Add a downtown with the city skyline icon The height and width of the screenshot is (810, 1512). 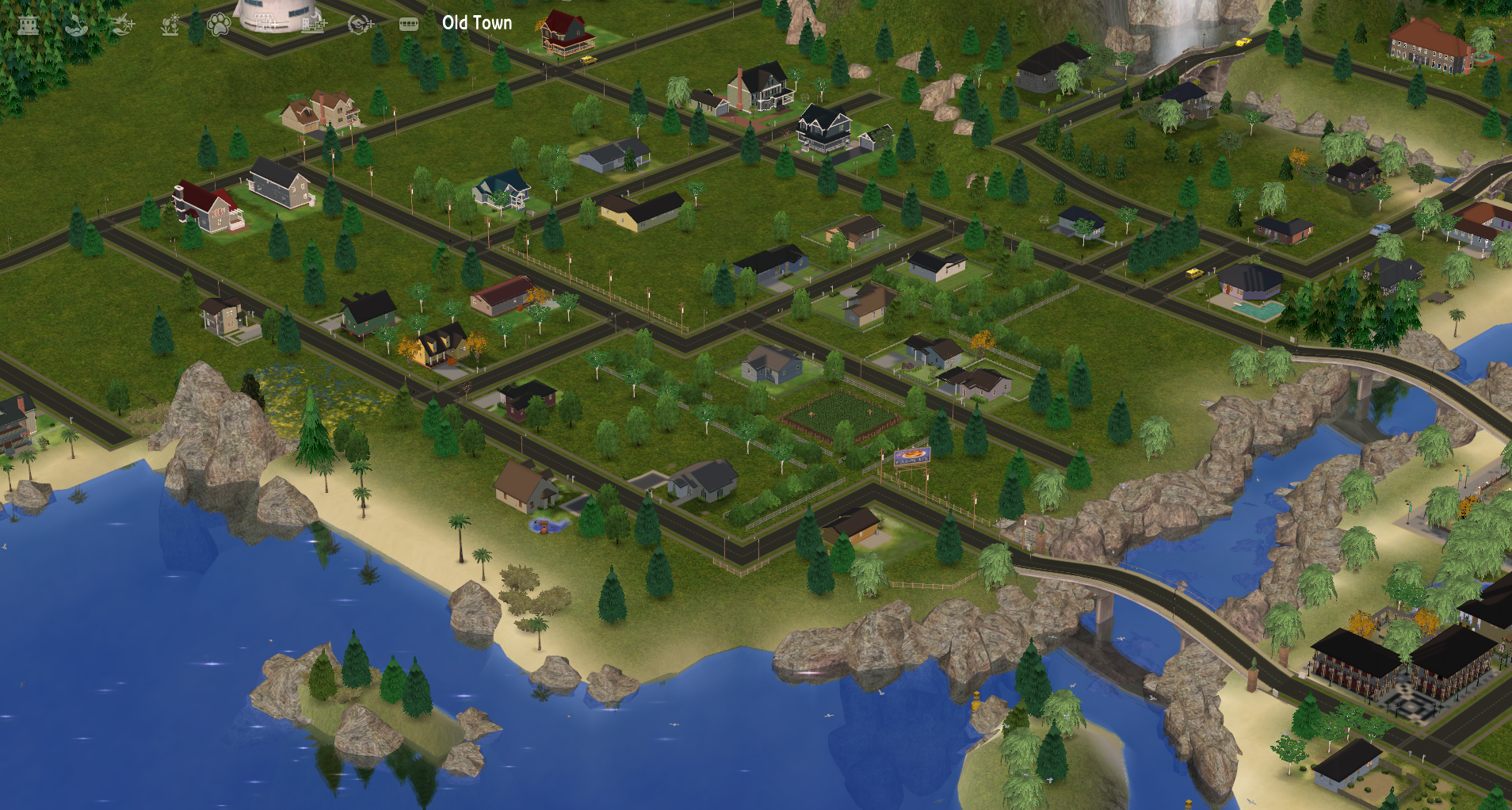[313, 25]
